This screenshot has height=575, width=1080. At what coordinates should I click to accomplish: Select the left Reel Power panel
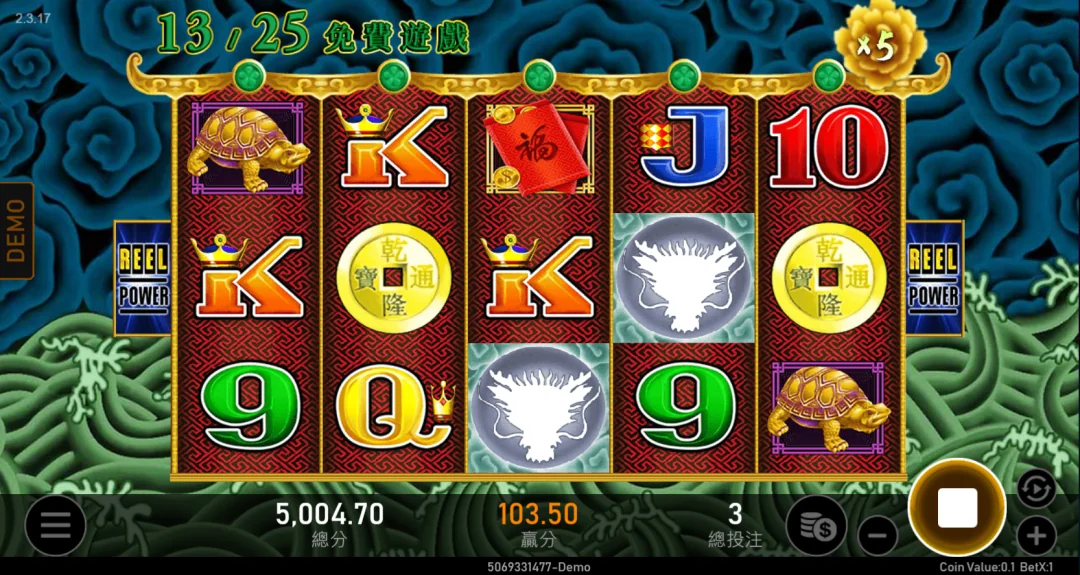pos(143,277)
